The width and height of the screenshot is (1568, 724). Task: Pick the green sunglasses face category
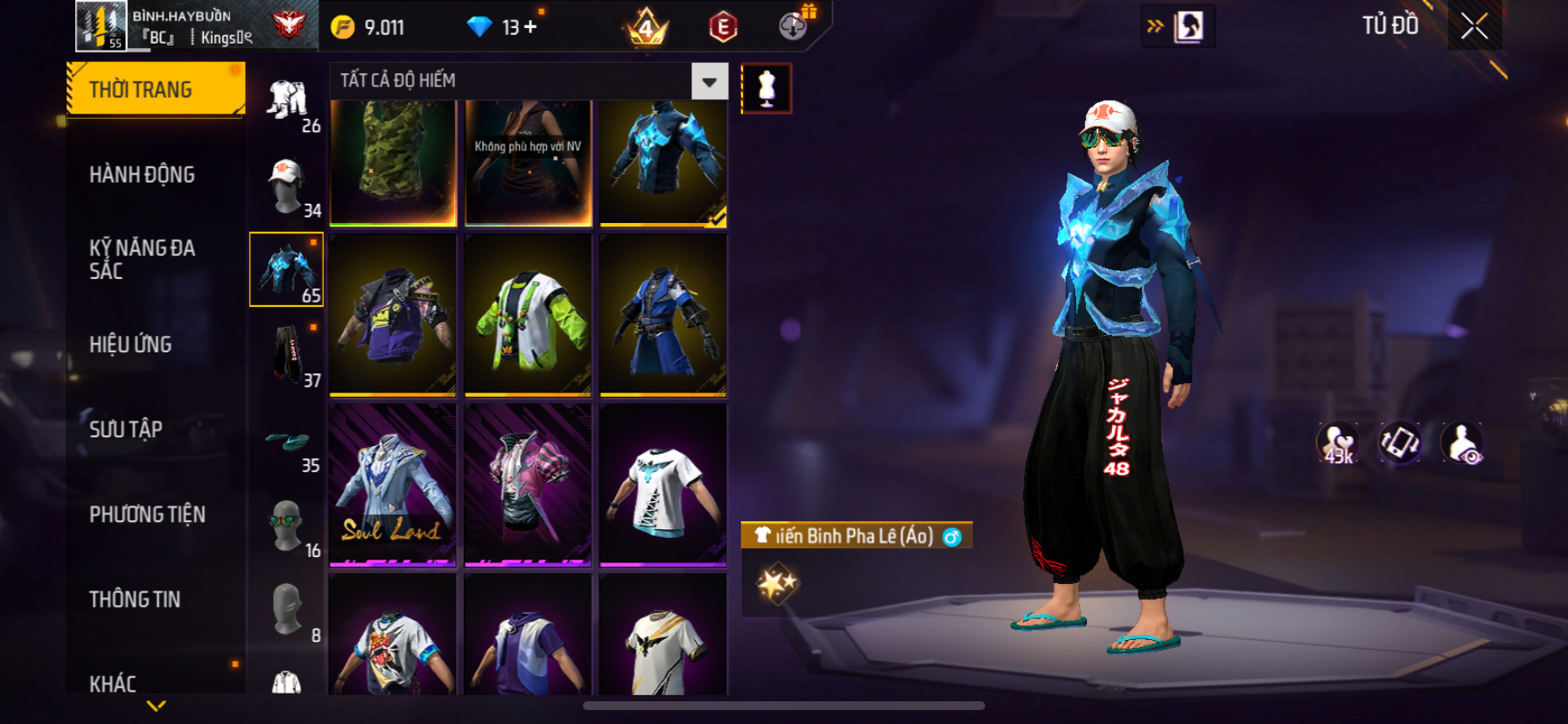287,526
